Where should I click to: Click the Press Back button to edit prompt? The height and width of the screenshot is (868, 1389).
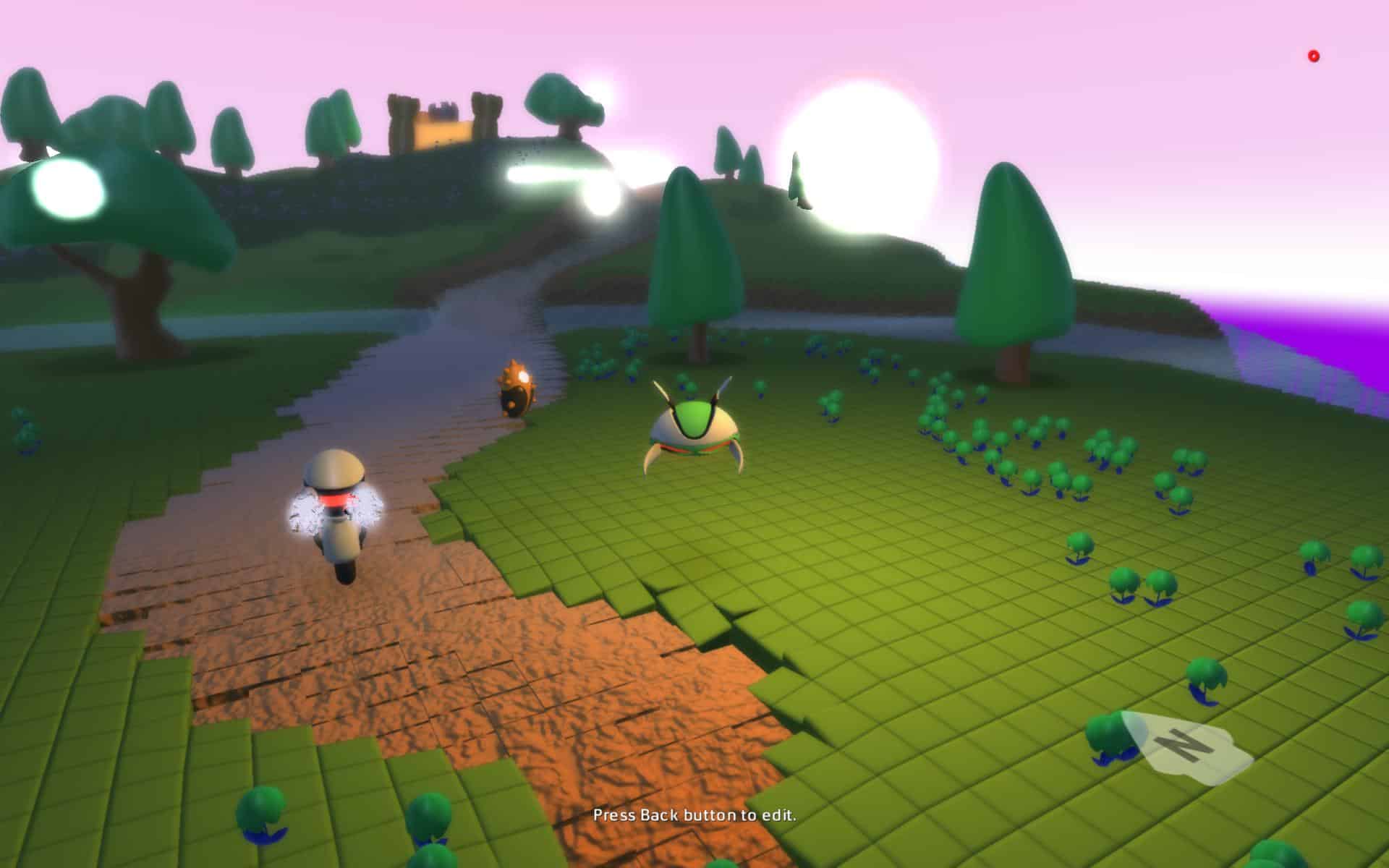pos(694,814)
